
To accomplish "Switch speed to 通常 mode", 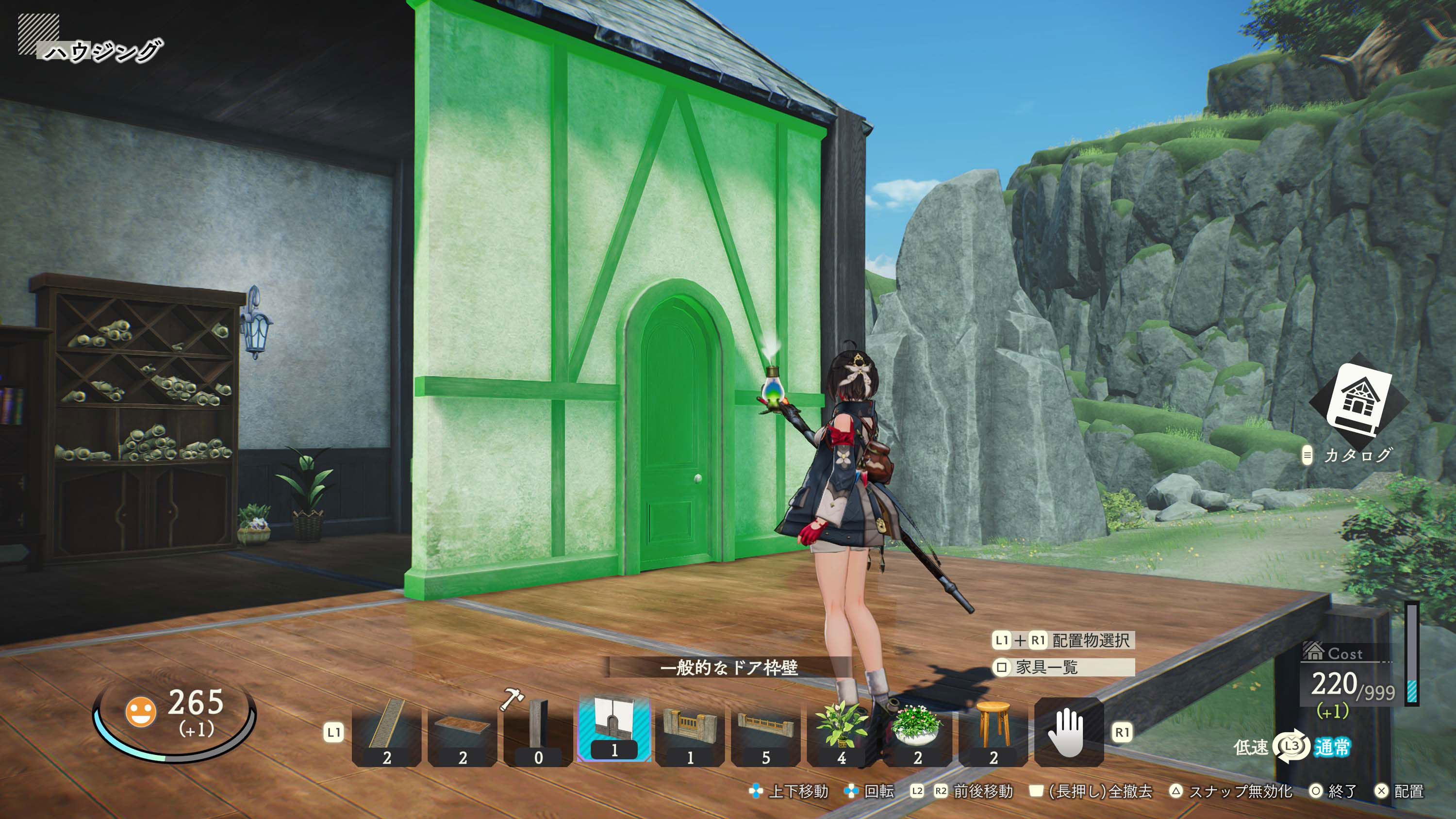I will point(1332,747).
